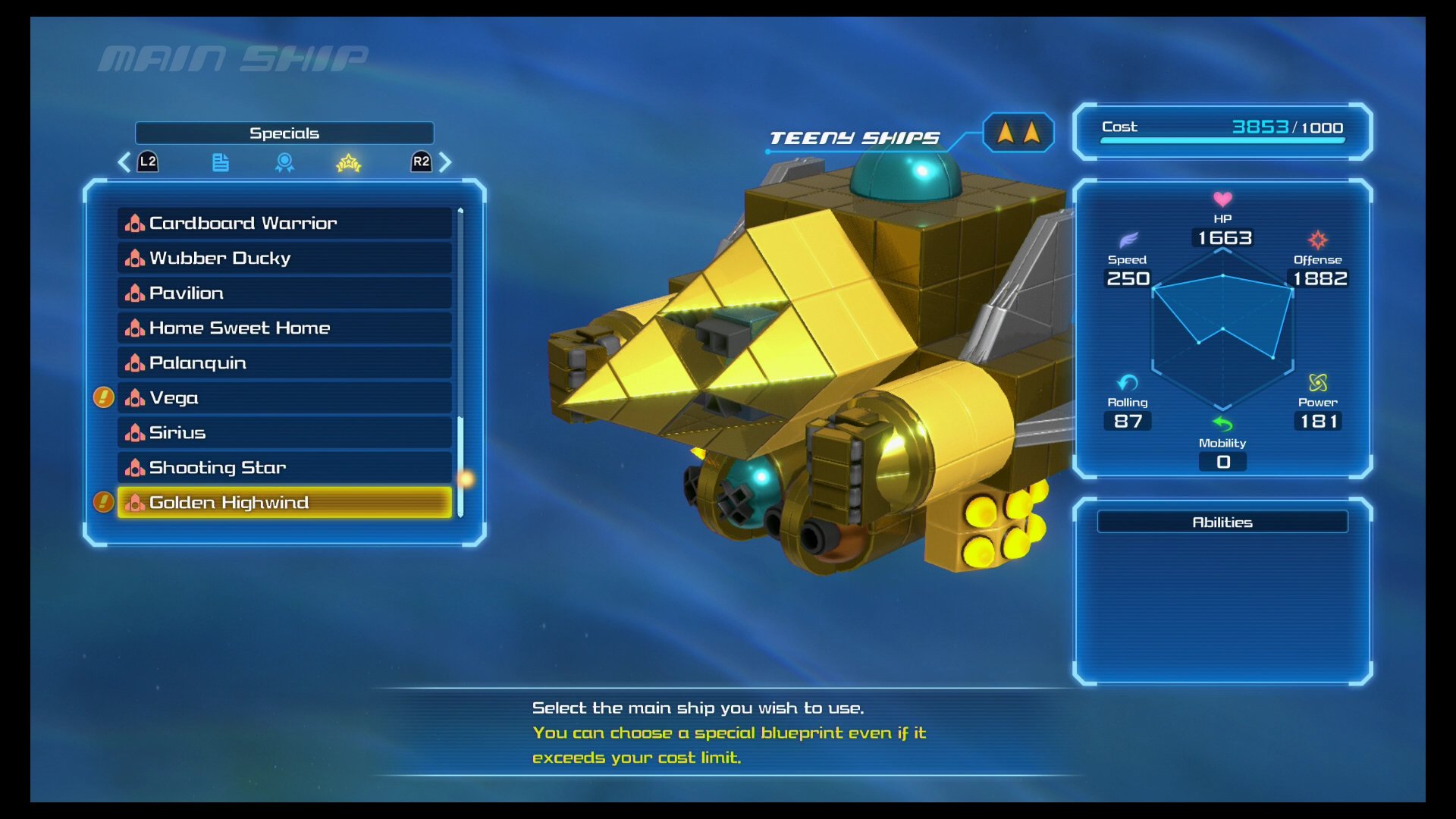This screenshot has height=819, width=1456.
Task: Pick the Pavilion blueprint
Action: tap(284, 293)
